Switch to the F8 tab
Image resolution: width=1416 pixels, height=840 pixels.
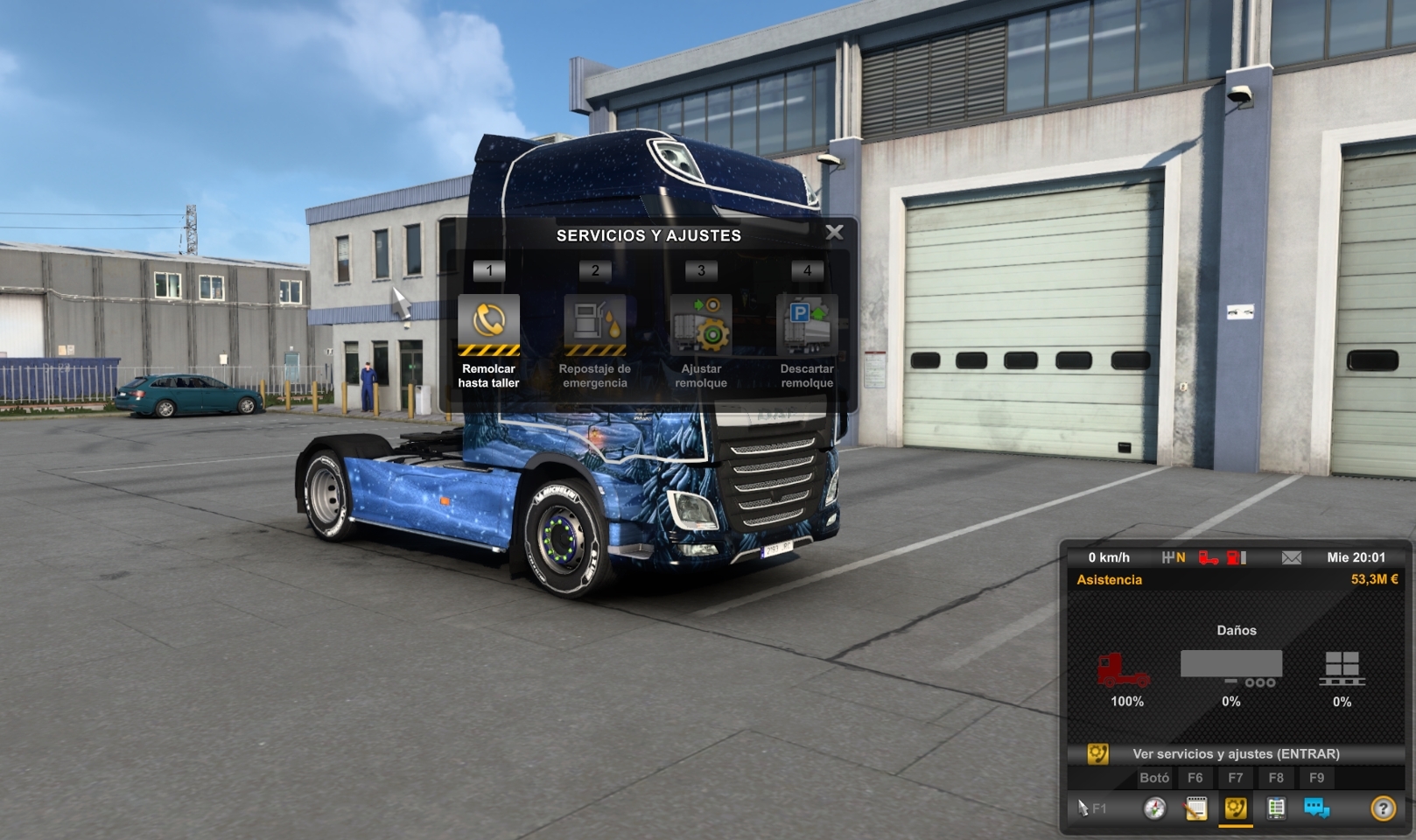(x=1276, y=777)
